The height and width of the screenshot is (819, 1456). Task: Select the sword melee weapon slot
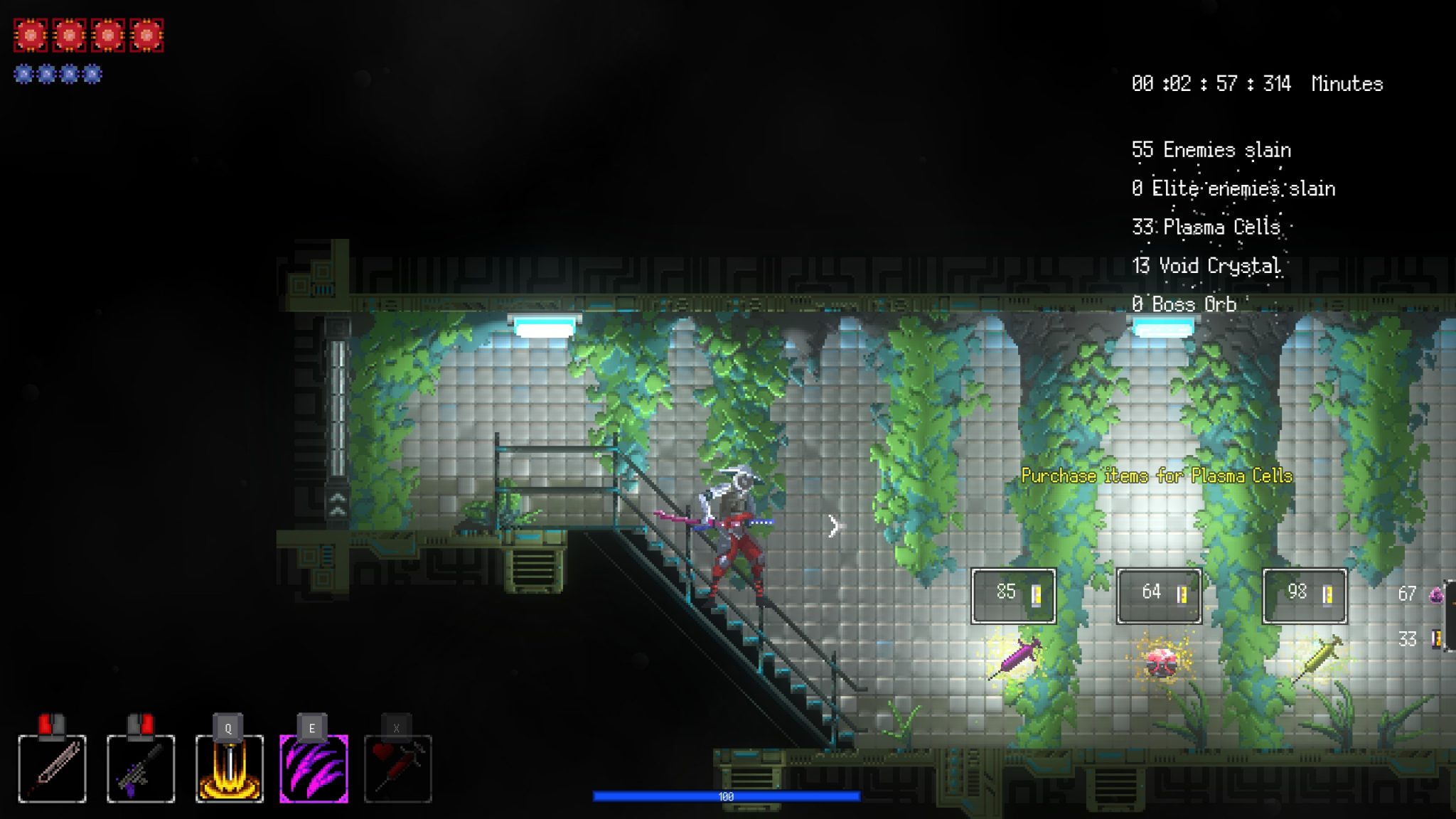[52, 769]
